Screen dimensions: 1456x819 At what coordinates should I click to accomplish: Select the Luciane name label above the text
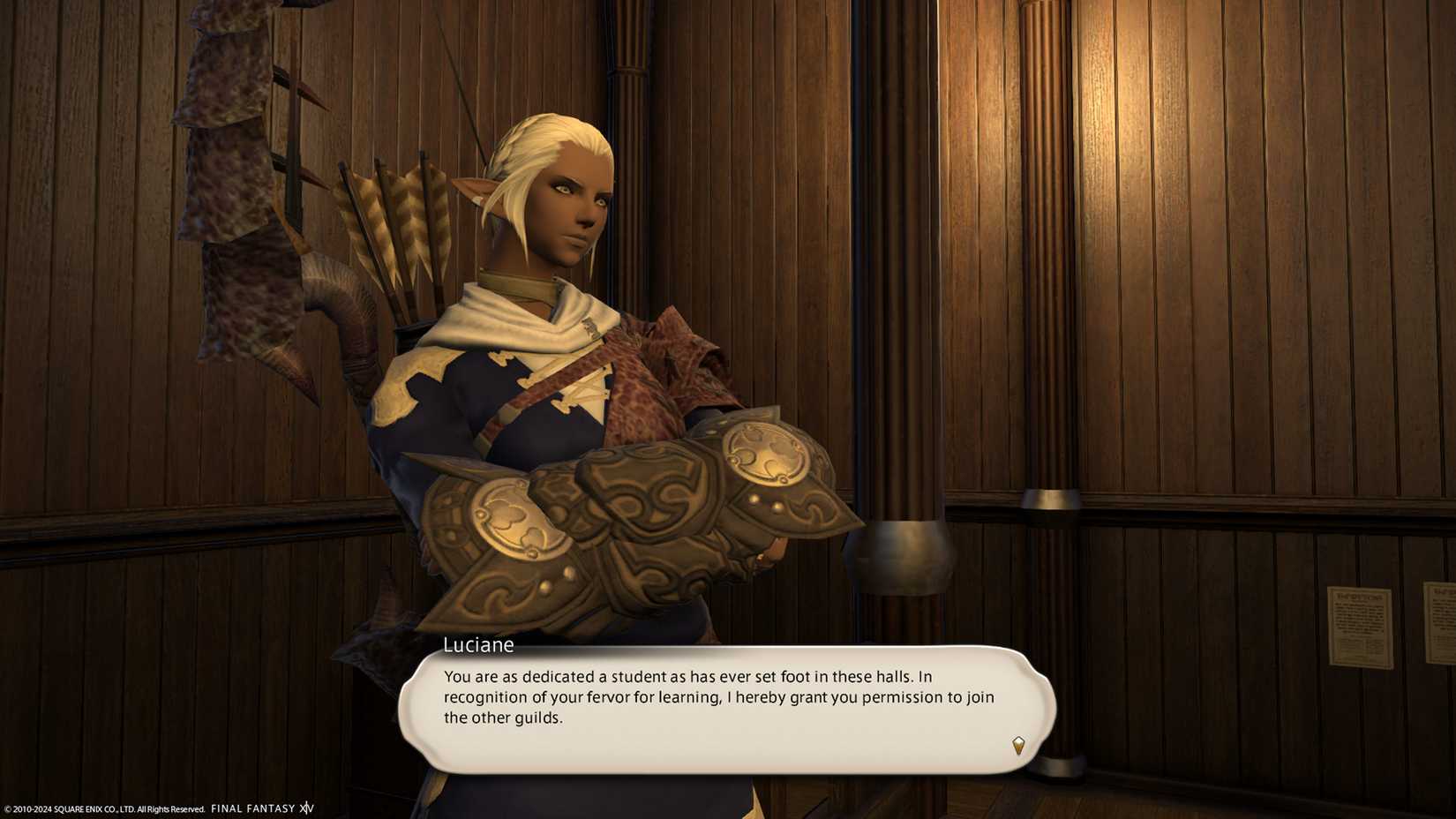coord(477,645)
